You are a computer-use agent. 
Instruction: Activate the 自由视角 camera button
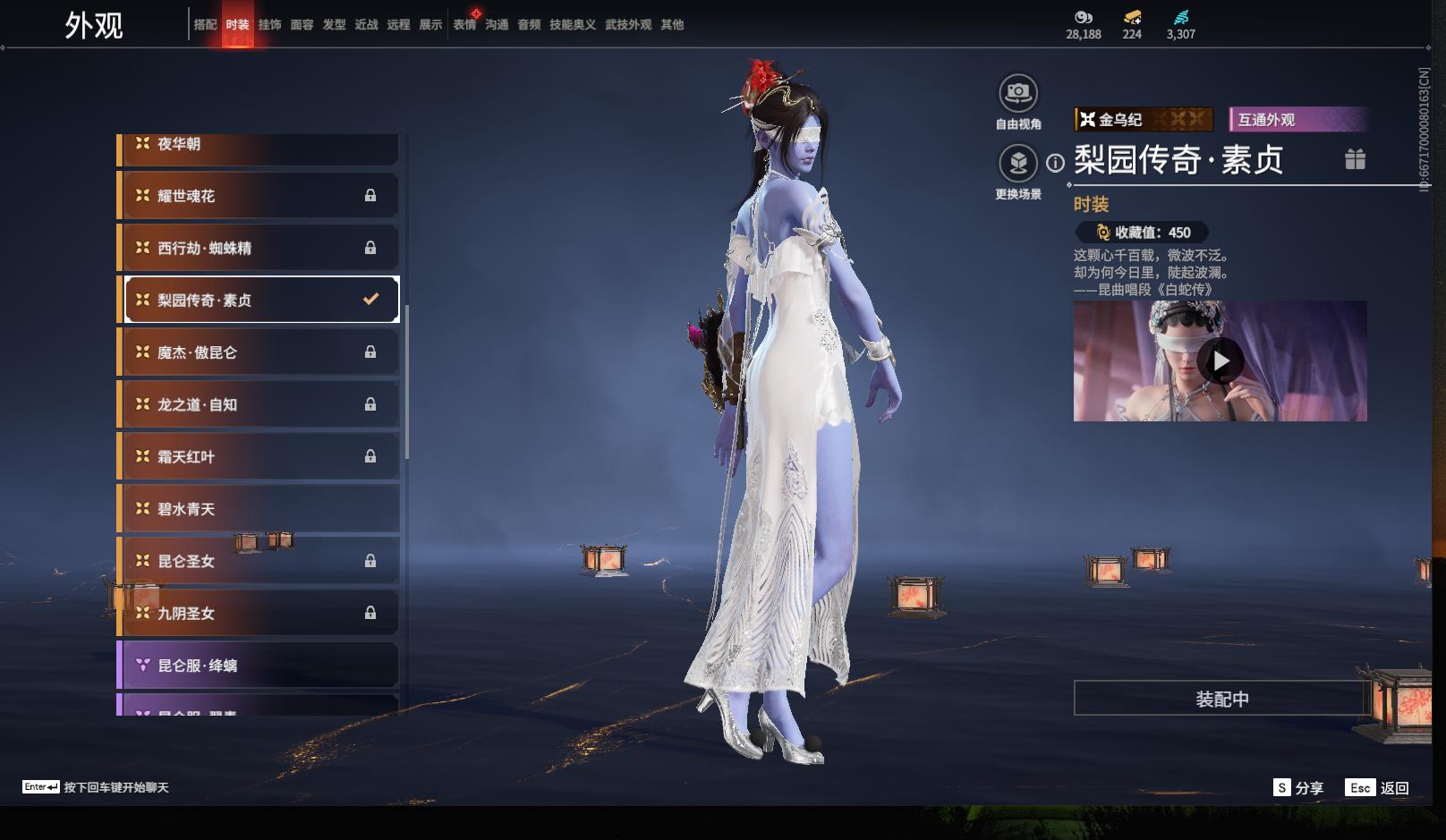[1018, 93]
